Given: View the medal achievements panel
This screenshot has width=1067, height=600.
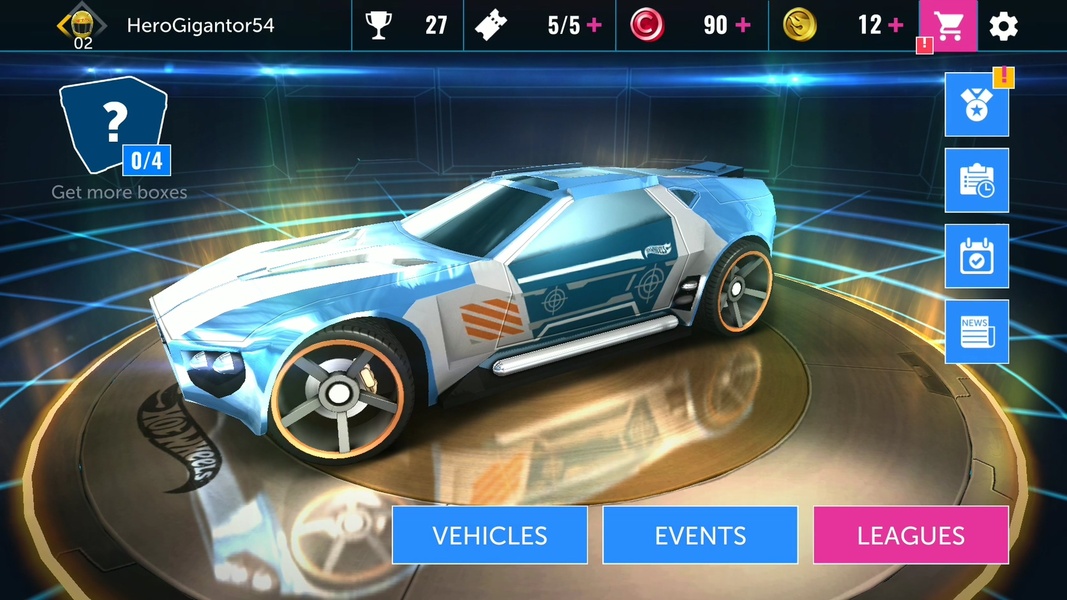Looking at the screenshot, I should point(976,105).
